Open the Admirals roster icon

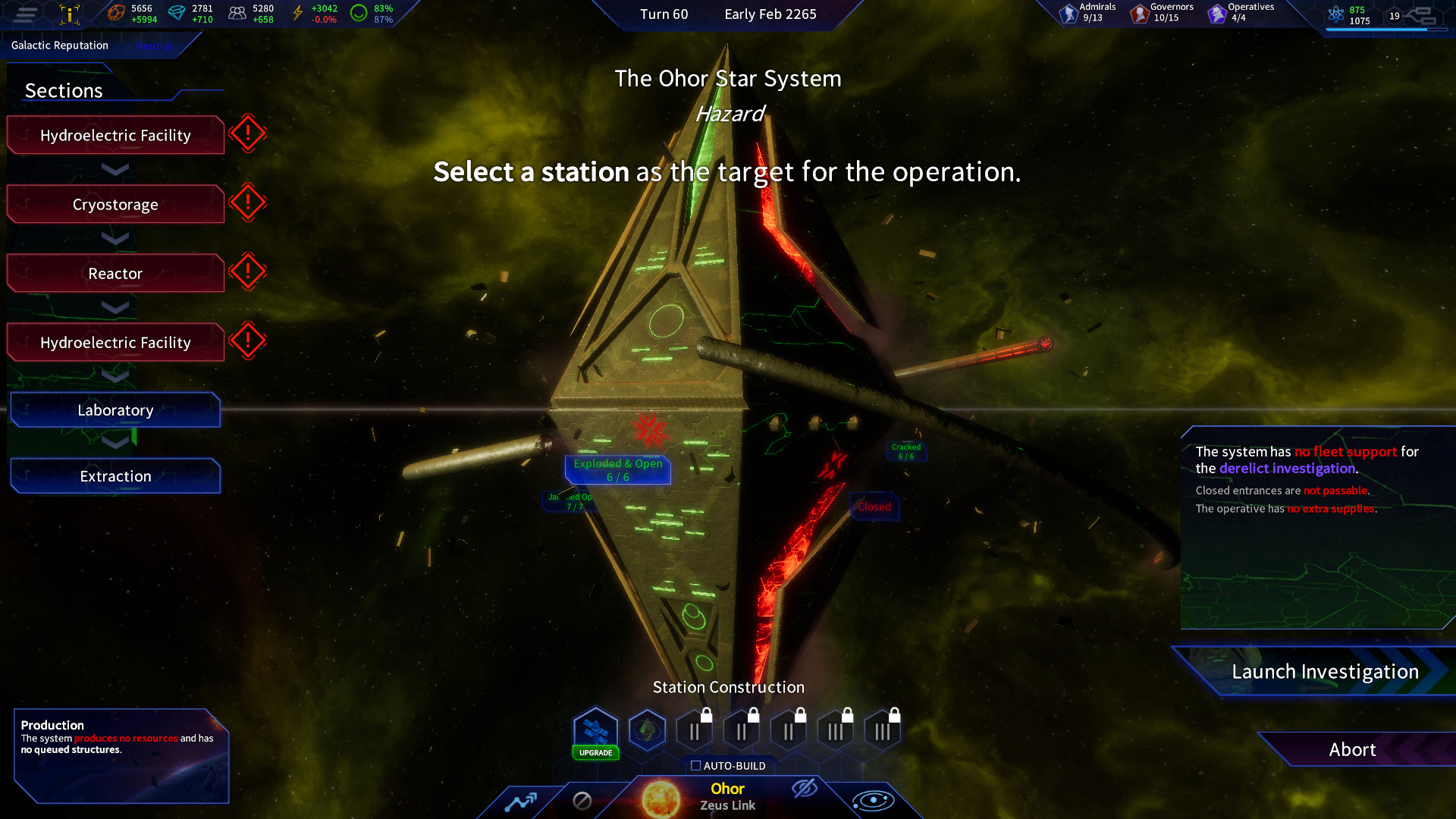pyautogui.click(x=1064, y=13)
